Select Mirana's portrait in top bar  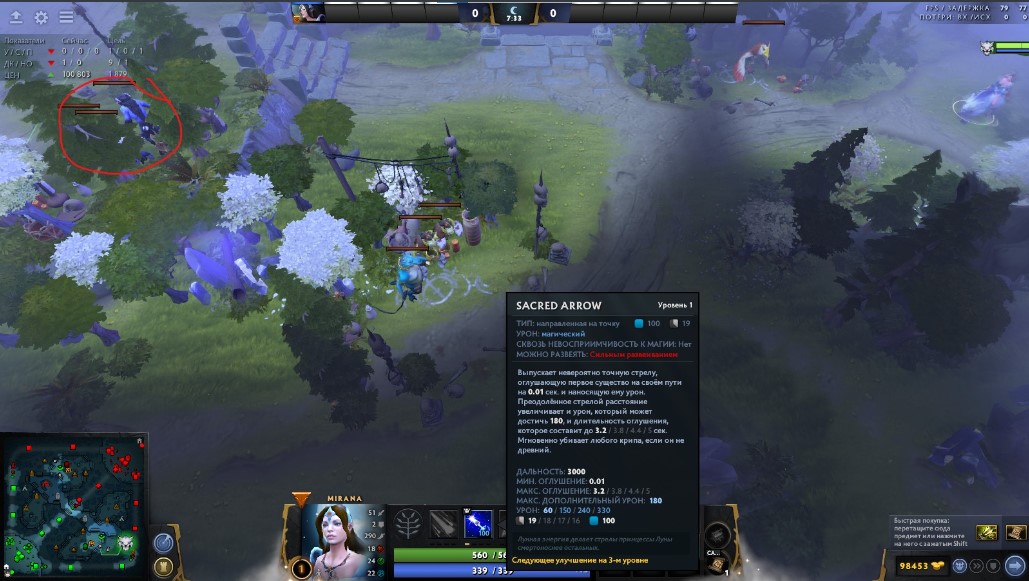(308, 12)
